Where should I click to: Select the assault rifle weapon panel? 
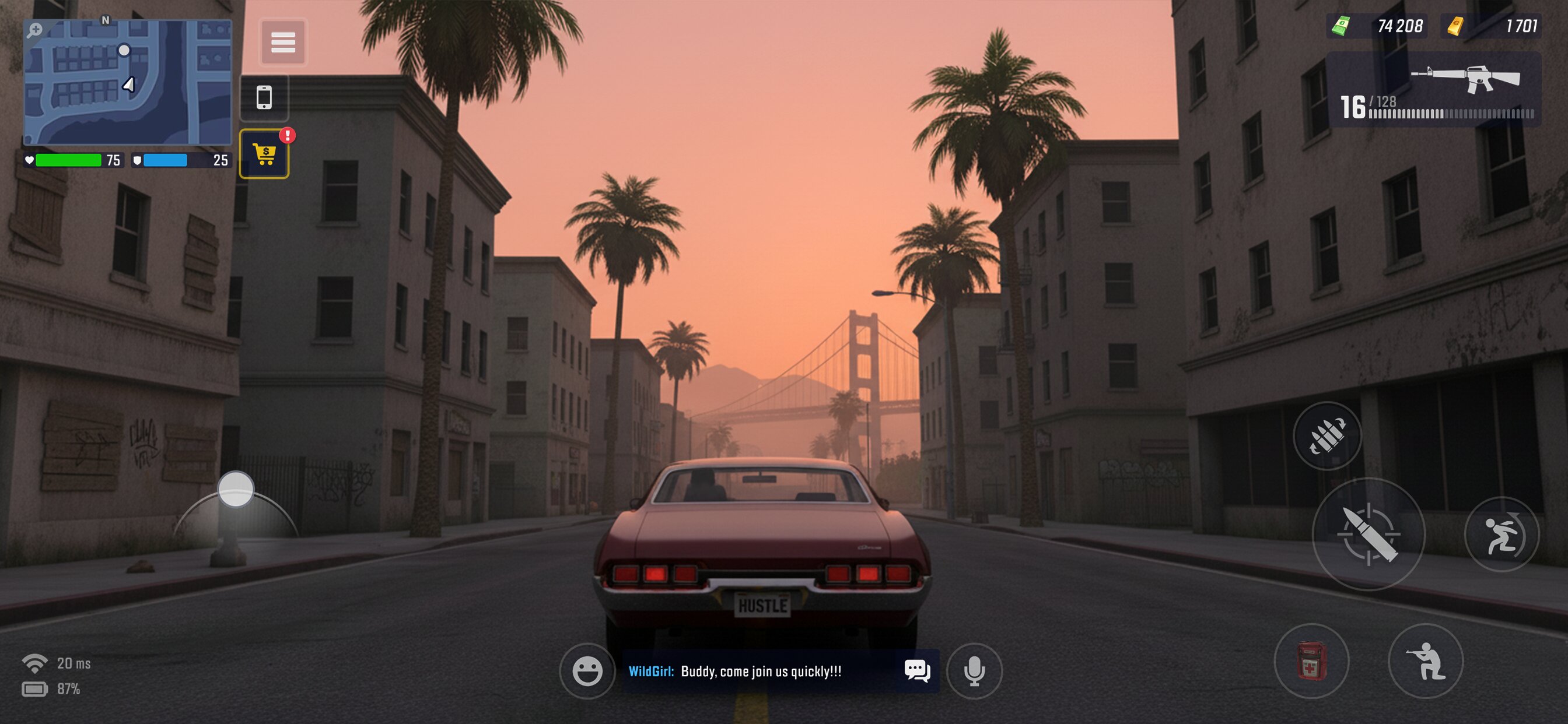click(1433, 89)
